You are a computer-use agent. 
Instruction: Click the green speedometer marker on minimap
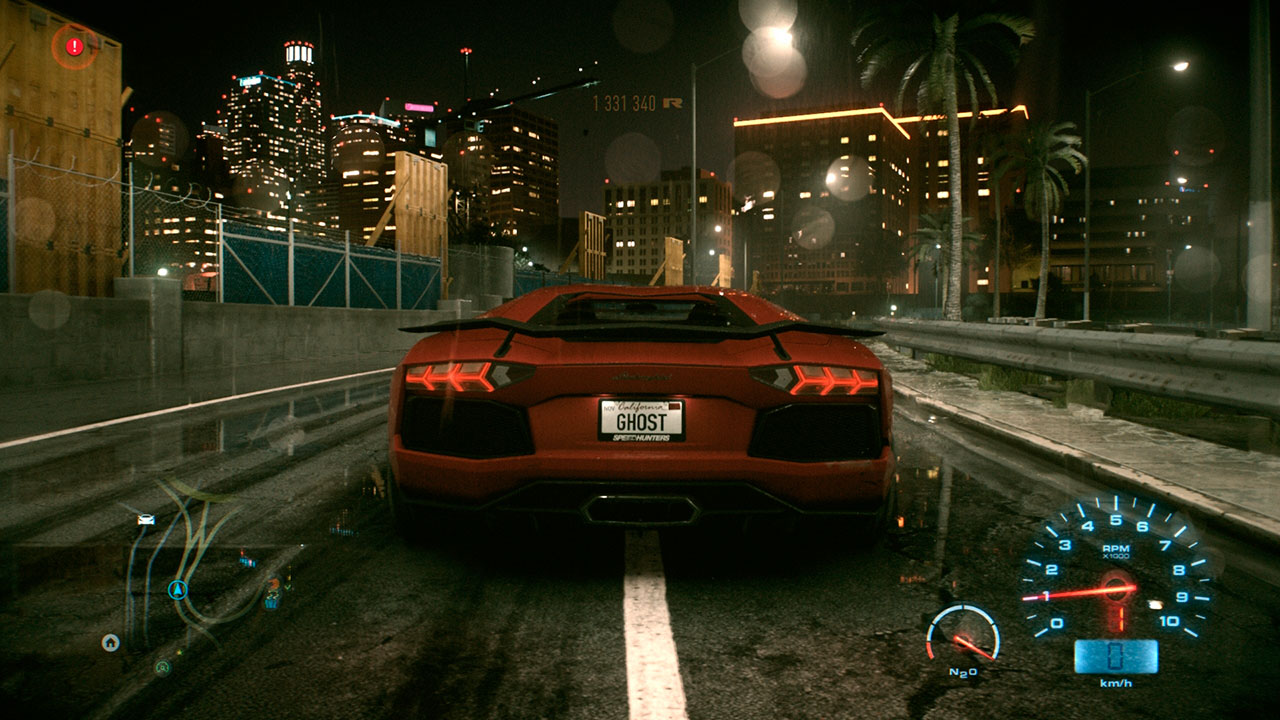point(162,666)
